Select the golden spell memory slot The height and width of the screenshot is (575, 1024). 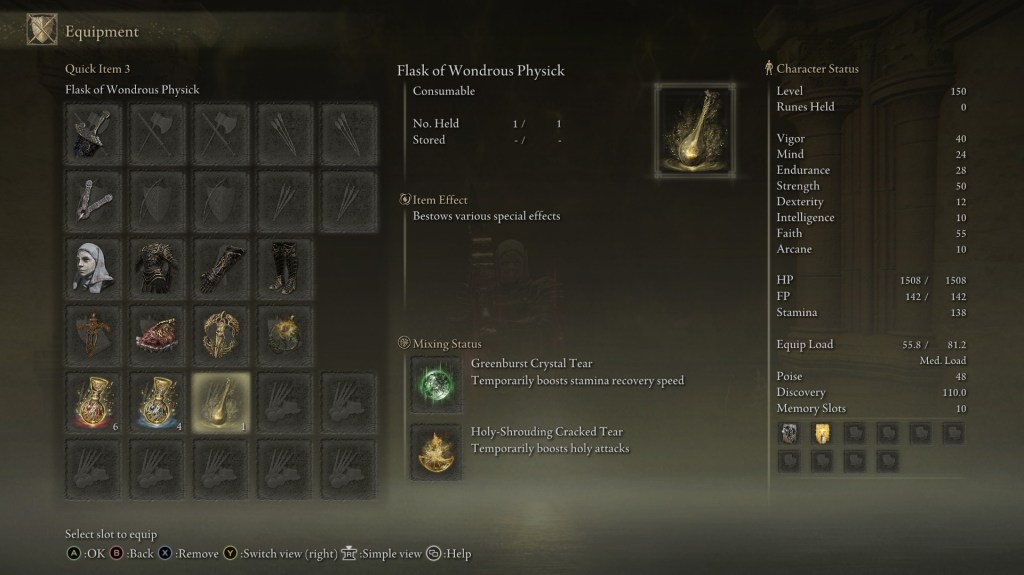[820, 433]
